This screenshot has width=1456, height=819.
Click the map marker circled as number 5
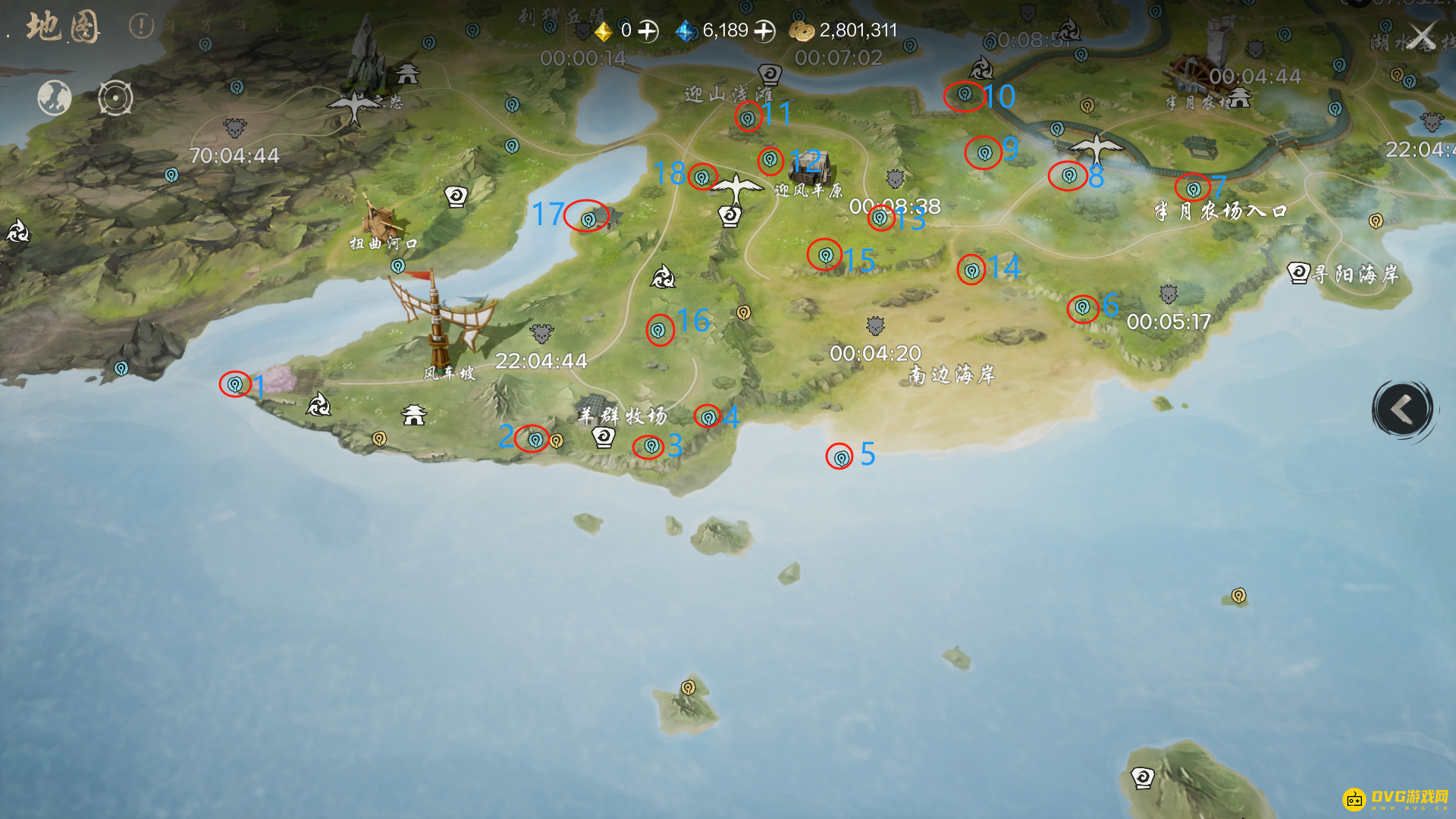[x=840, y=457]
